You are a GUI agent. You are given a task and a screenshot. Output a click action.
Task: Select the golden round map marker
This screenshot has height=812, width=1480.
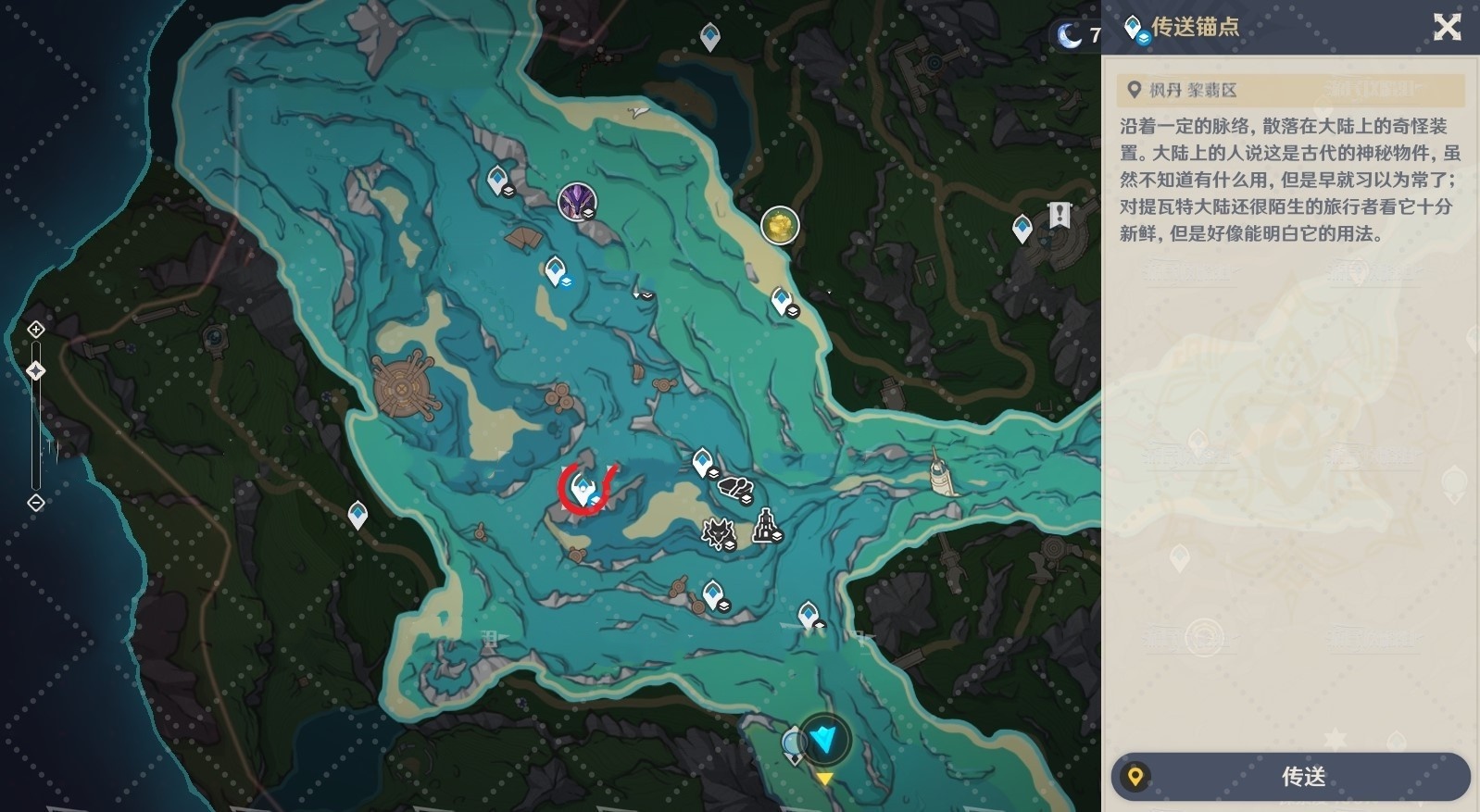click(780, 225)
